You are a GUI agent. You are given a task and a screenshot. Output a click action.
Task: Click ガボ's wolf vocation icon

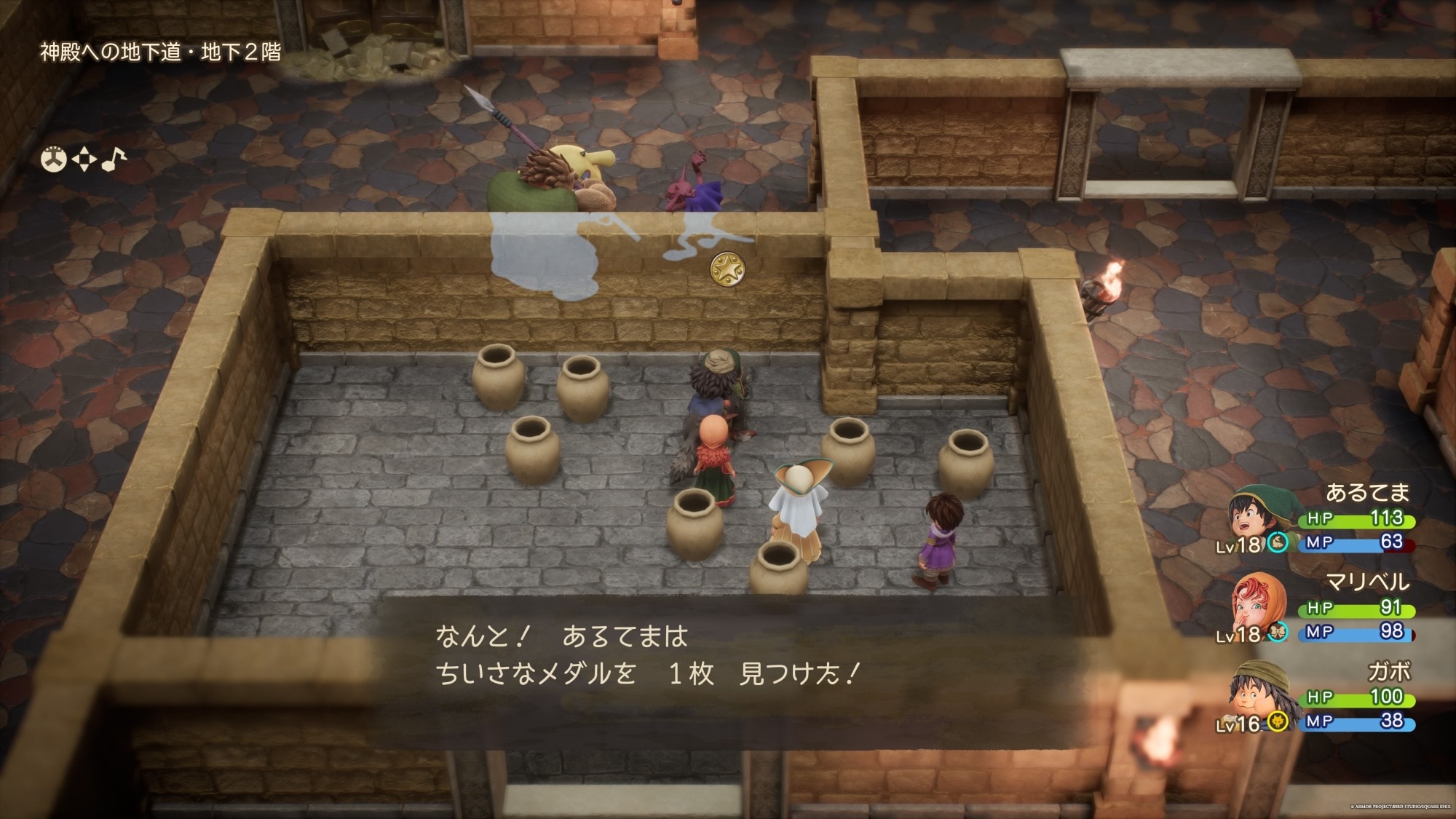point(1277,721)
